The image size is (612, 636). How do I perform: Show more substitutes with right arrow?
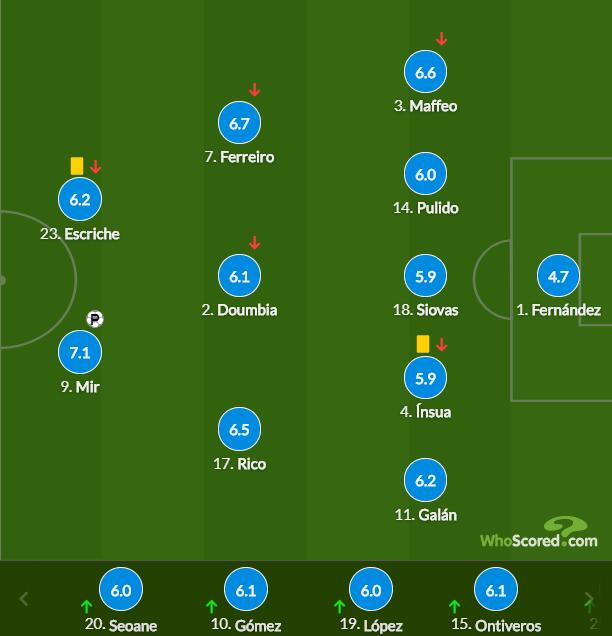[x=589, y=599]
